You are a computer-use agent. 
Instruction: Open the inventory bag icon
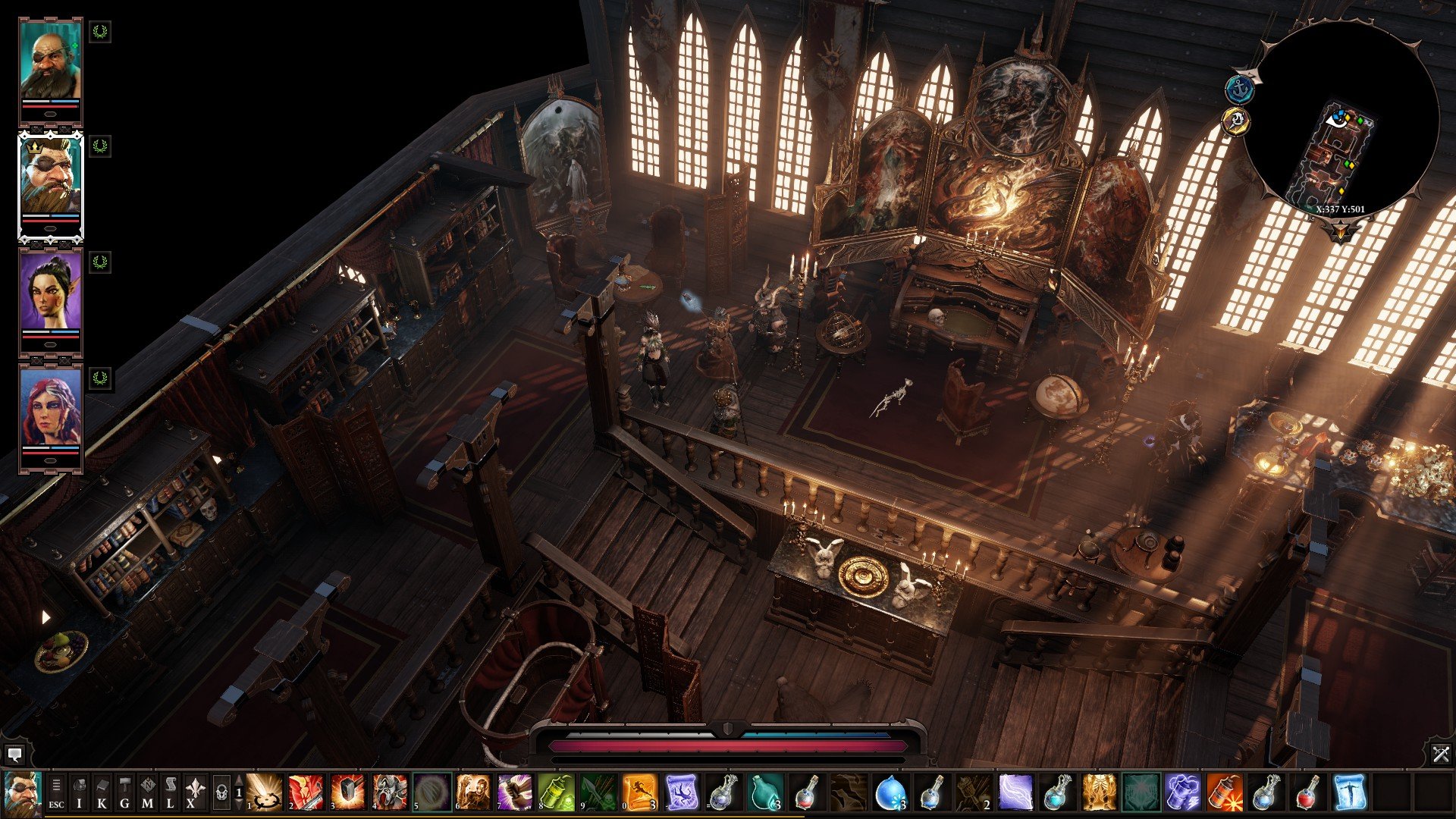click(x=79, y=793)
